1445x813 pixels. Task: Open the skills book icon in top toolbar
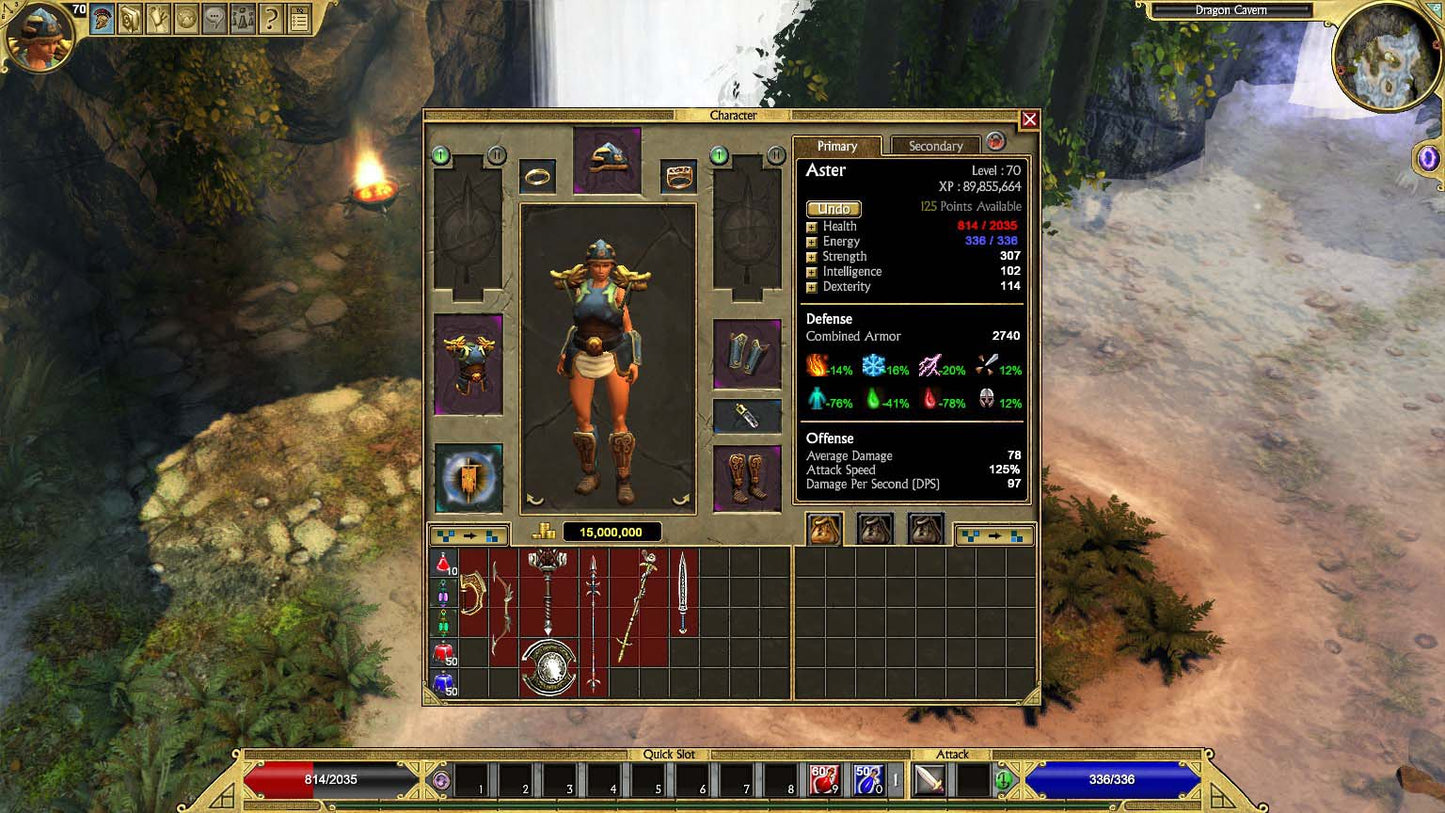coord(128,20)
